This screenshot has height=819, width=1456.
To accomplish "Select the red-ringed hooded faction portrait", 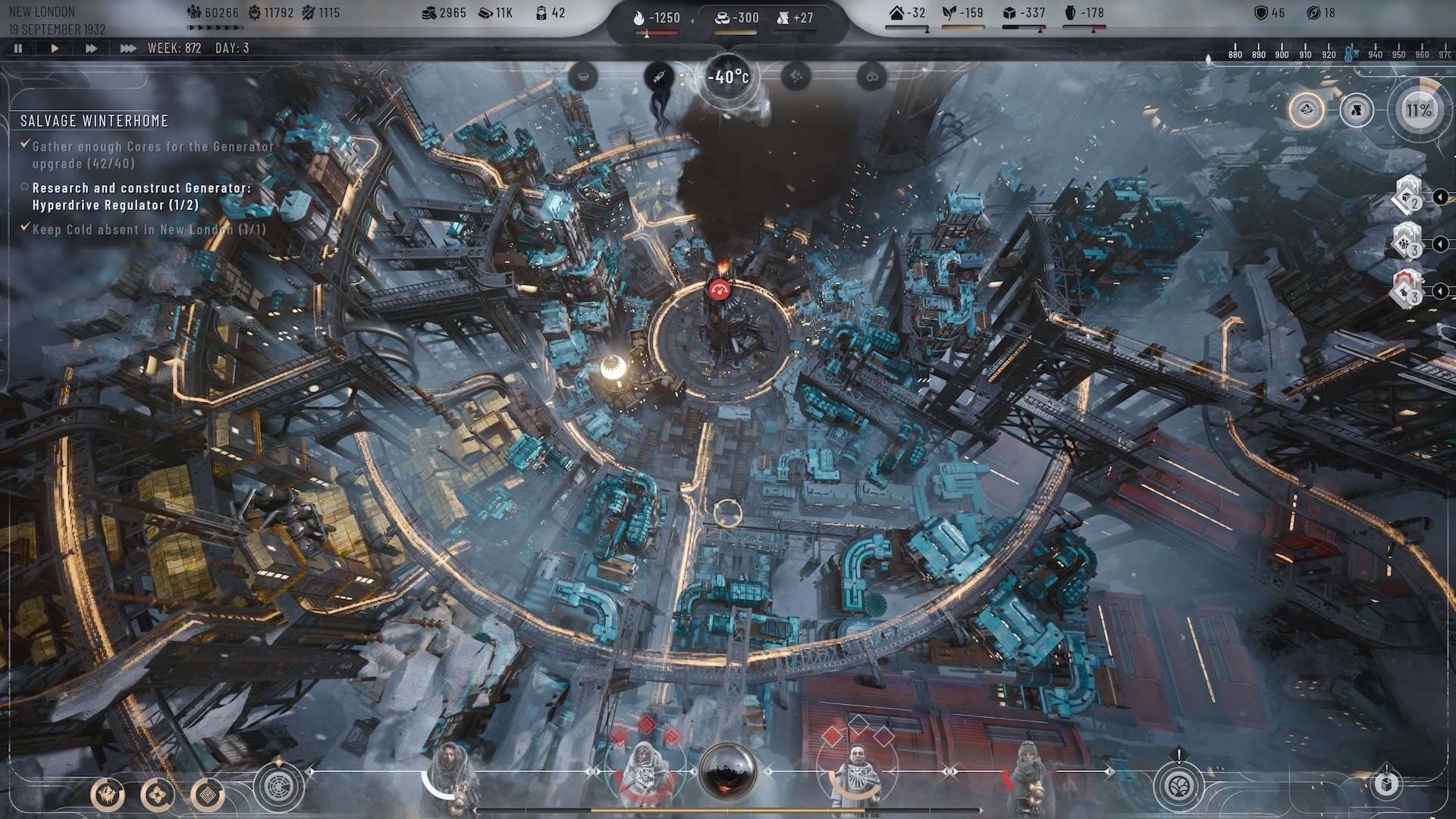I will [x=645, y=773].
